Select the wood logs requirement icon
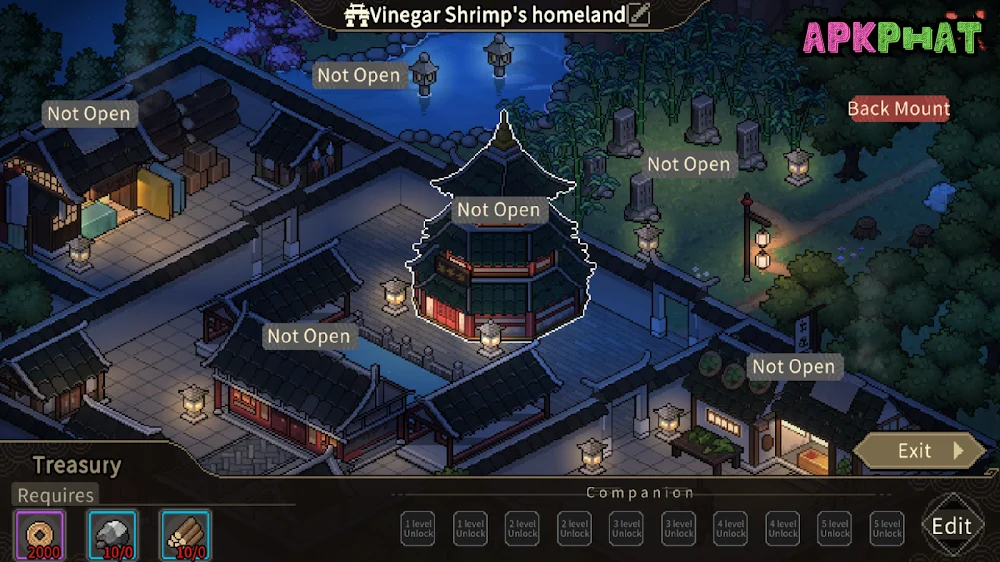The image size is (1000, 562). click(x=185, y=535)
